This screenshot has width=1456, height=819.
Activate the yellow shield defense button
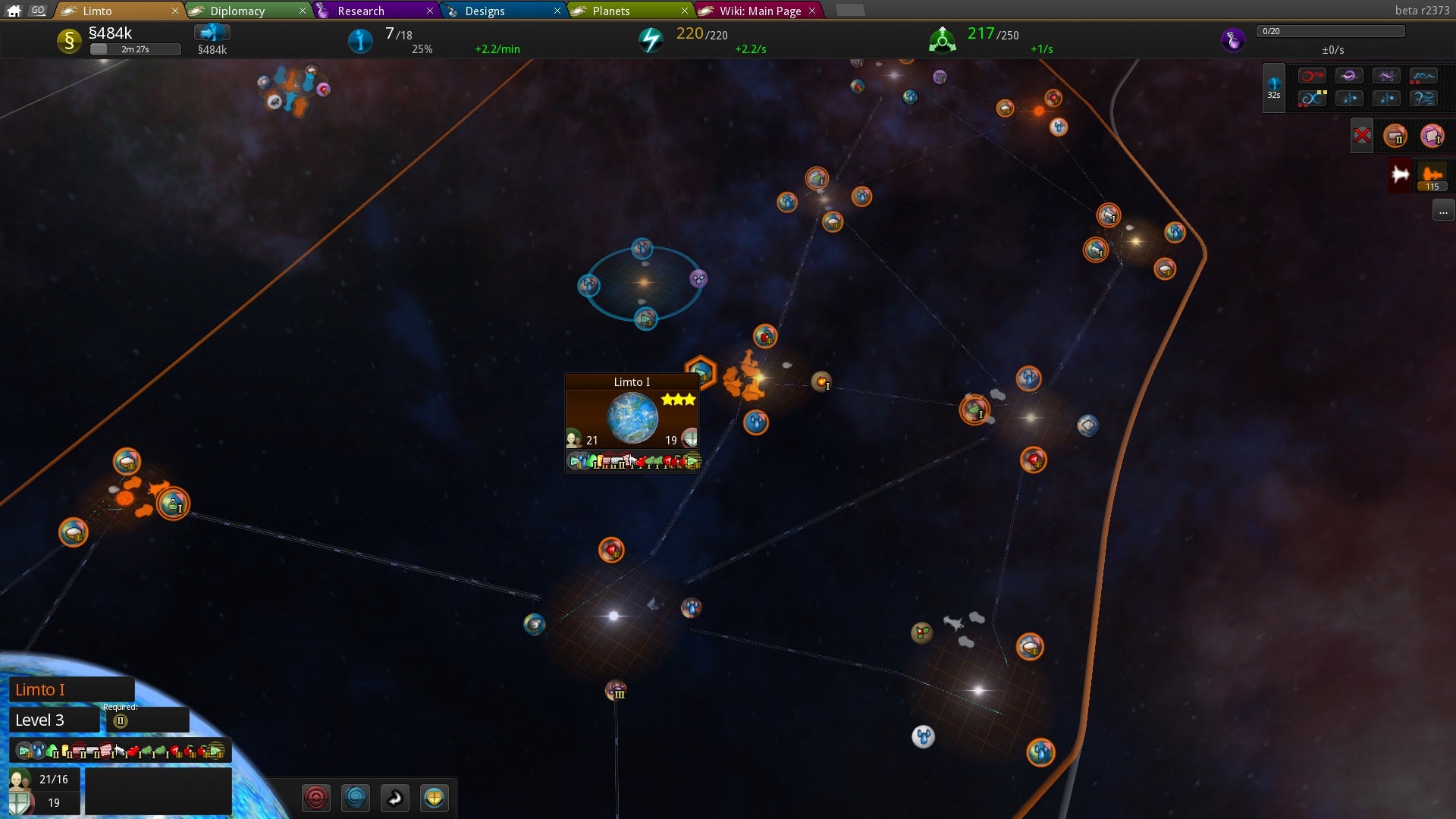[x=434, y=798]
